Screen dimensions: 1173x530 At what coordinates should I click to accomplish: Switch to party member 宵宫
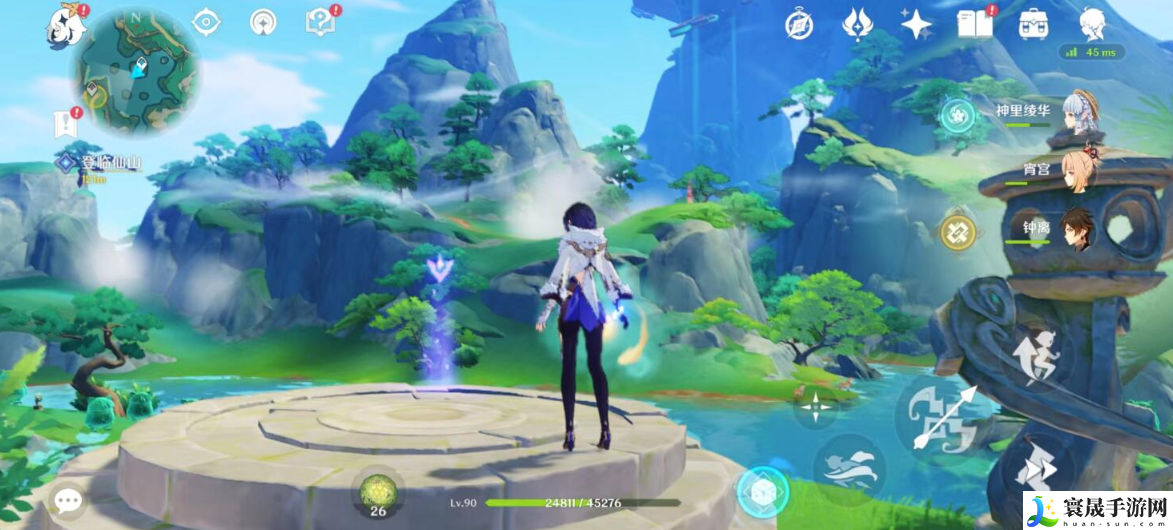pyautogui.click(x=1078, y=172)
